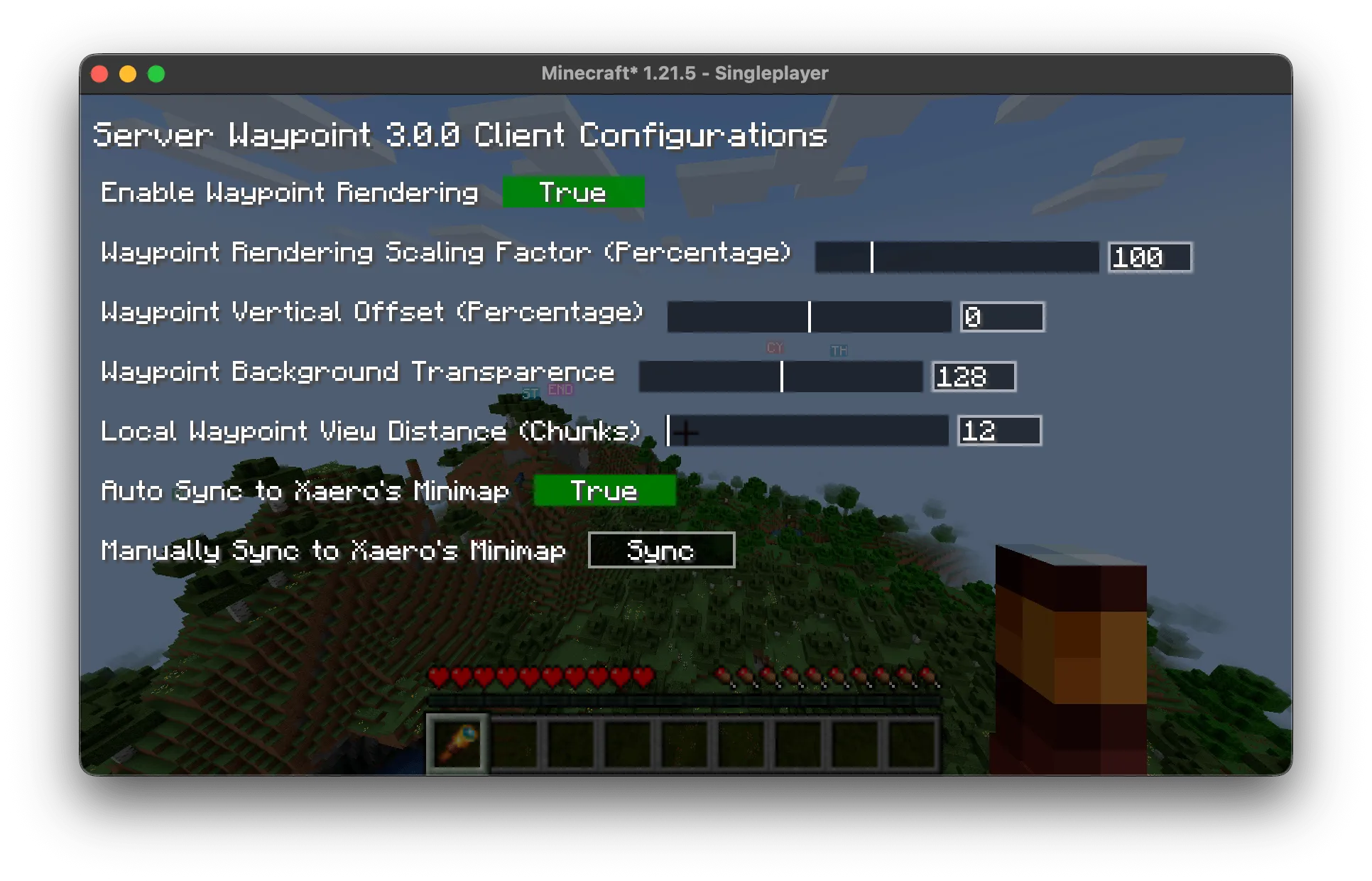Click the Local Waypoint View Distance slider handle

click(668, 431)
